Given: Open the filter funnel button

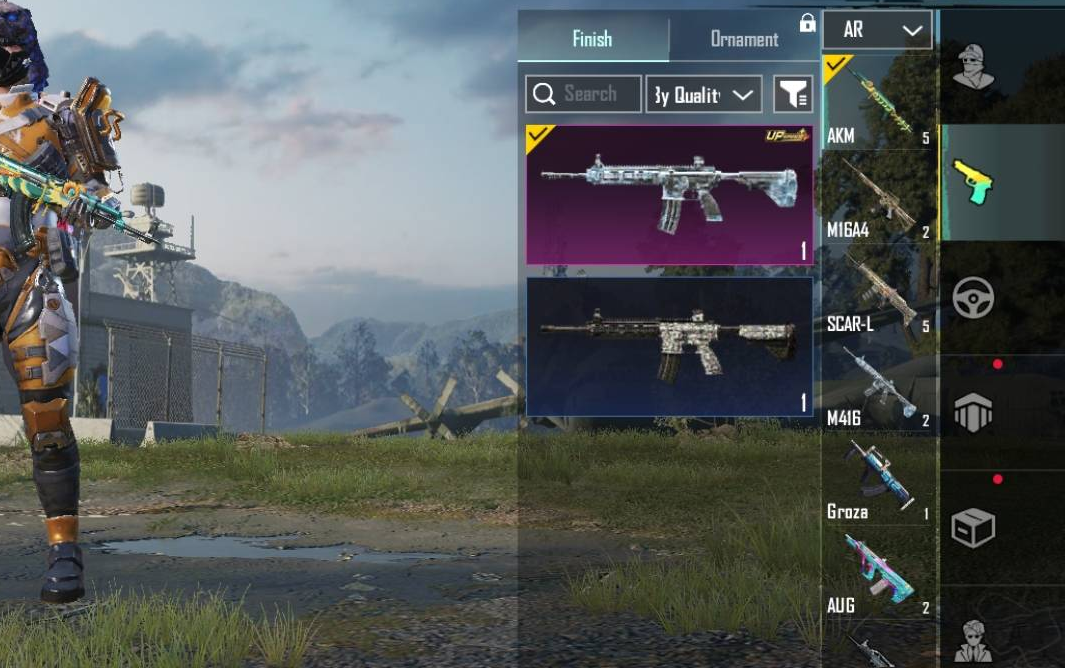Looking at the screenshot, I should point(793,94).
